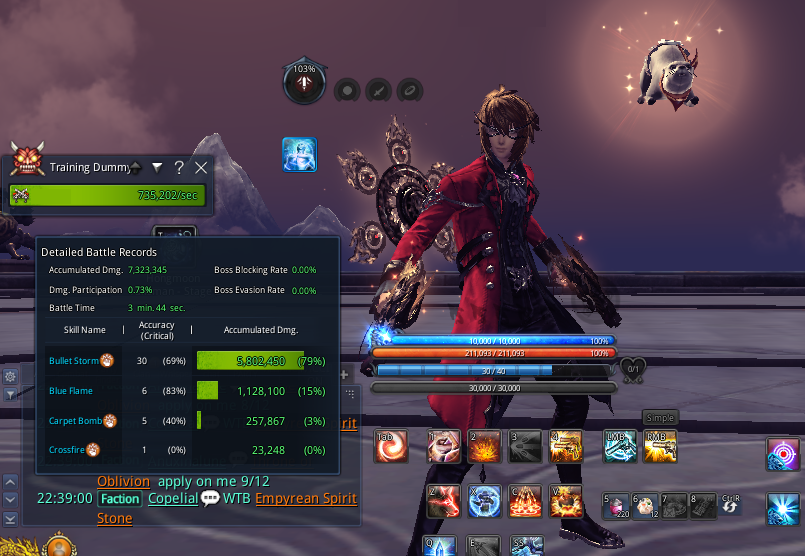Image resolution: width=805 pixels, height=556 pixels.
Task: Open the damage meter dropdown arrow
Action: pyautogui.click(x=157, y=168)
